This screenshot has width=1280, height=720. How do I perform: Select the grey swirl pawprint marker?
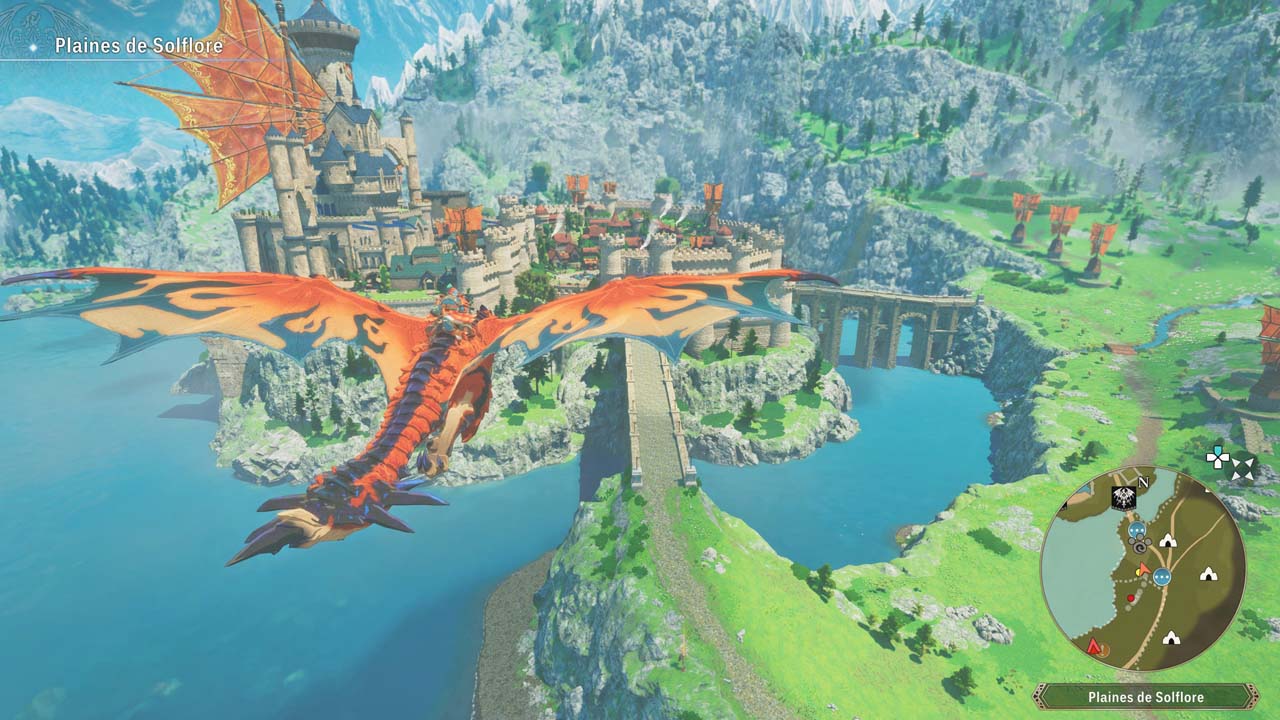pos(1139,546)
